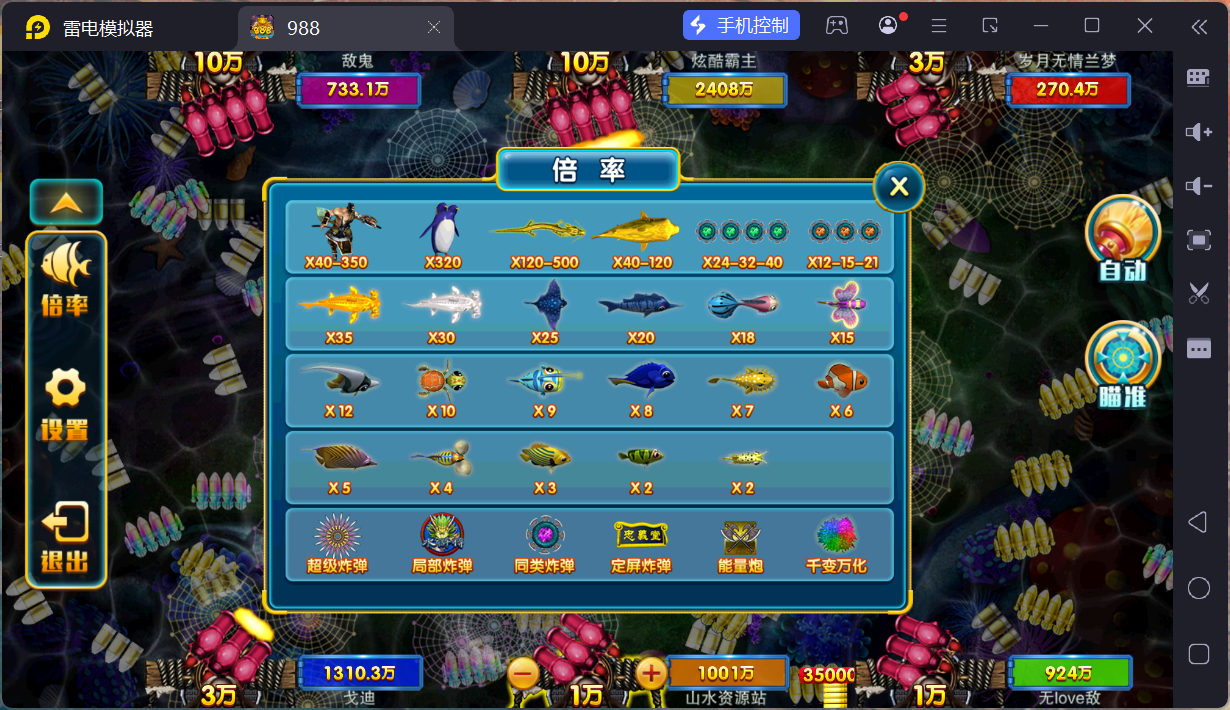This screenshot has width=1230, height=710.
Task: Select the 能量炮 energy cannon icon
Action: tap(740, 543)
